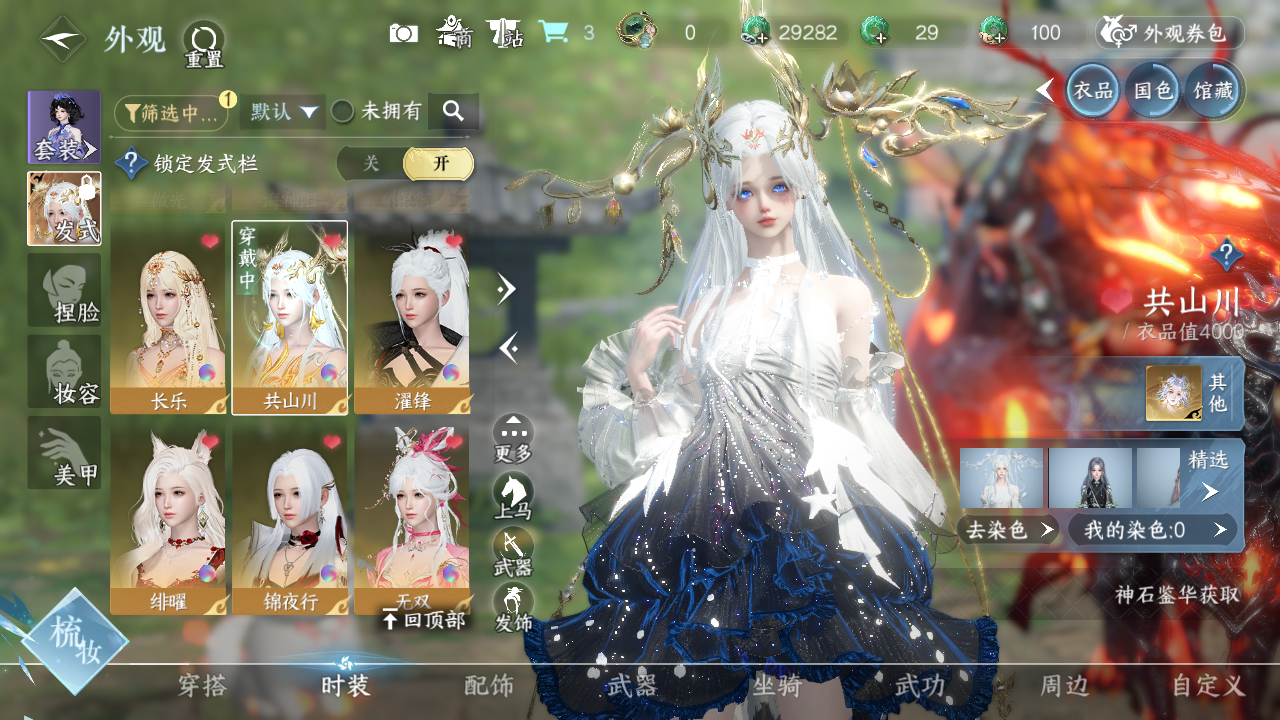The height and width of the screenshot is (720, 1280).
Task: Switch hairstyle lock toggle to 关
Action: click(x=371, y=164)
